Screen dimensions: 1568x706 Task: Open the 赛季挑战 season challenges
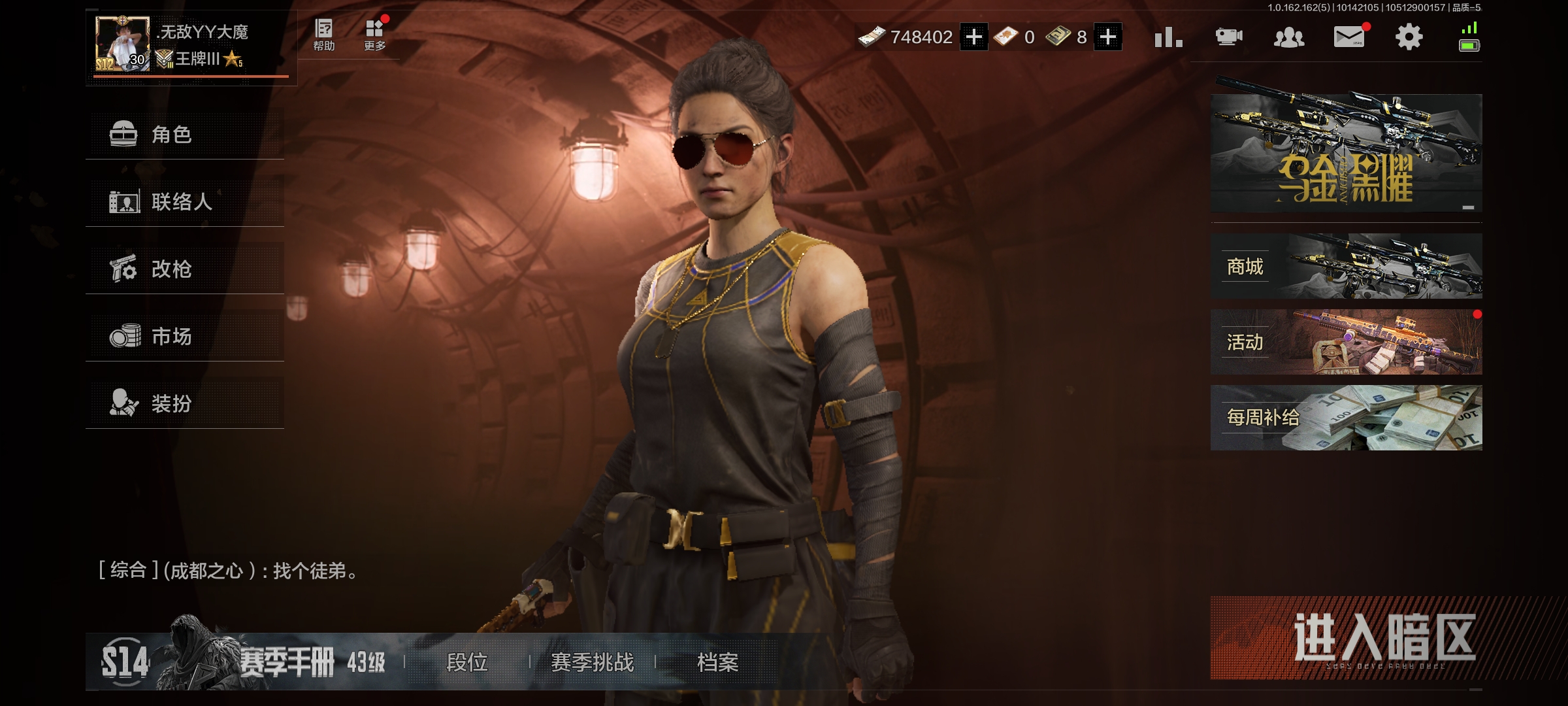pos(592,662)
